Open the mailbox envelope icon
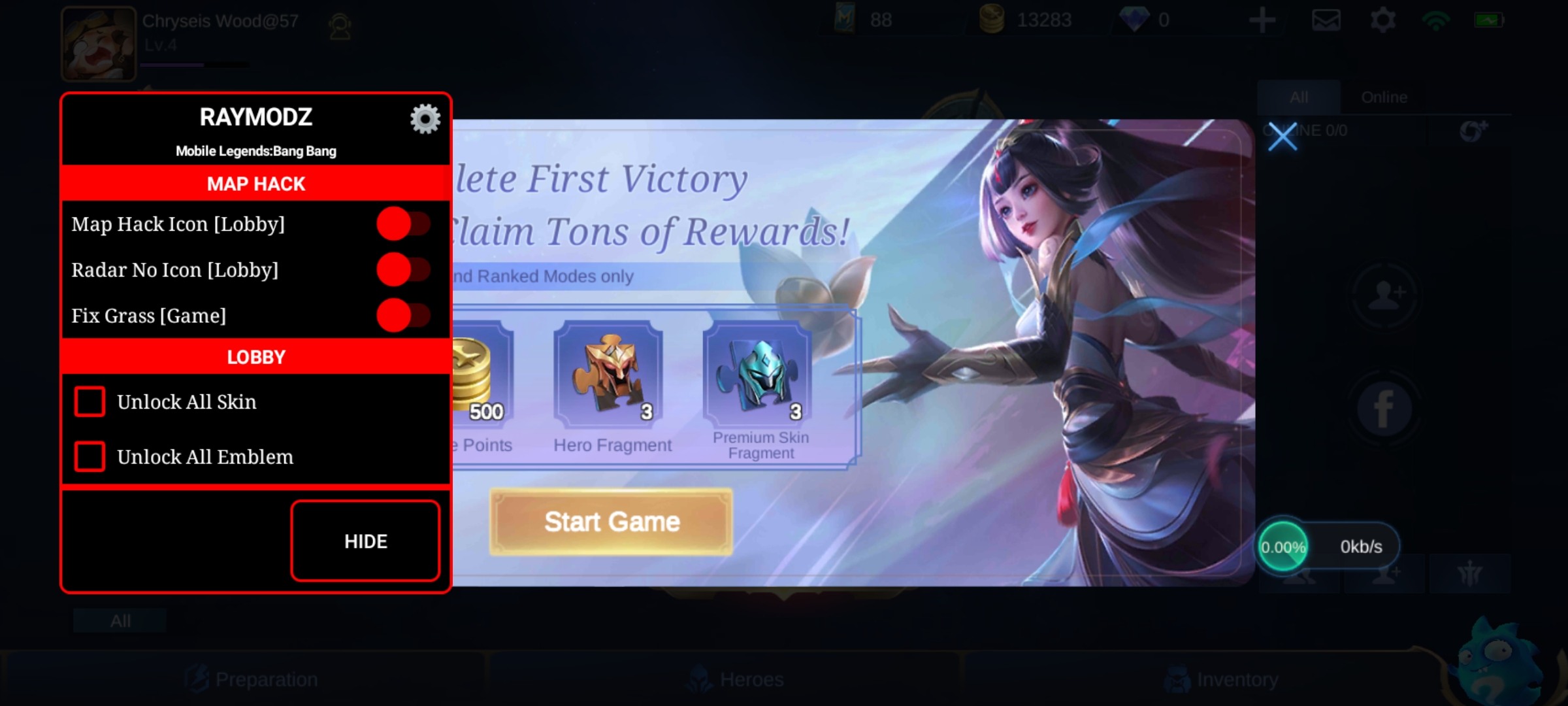The height and width of the screenshot is (706, 1568). [x=1326, y=20]
